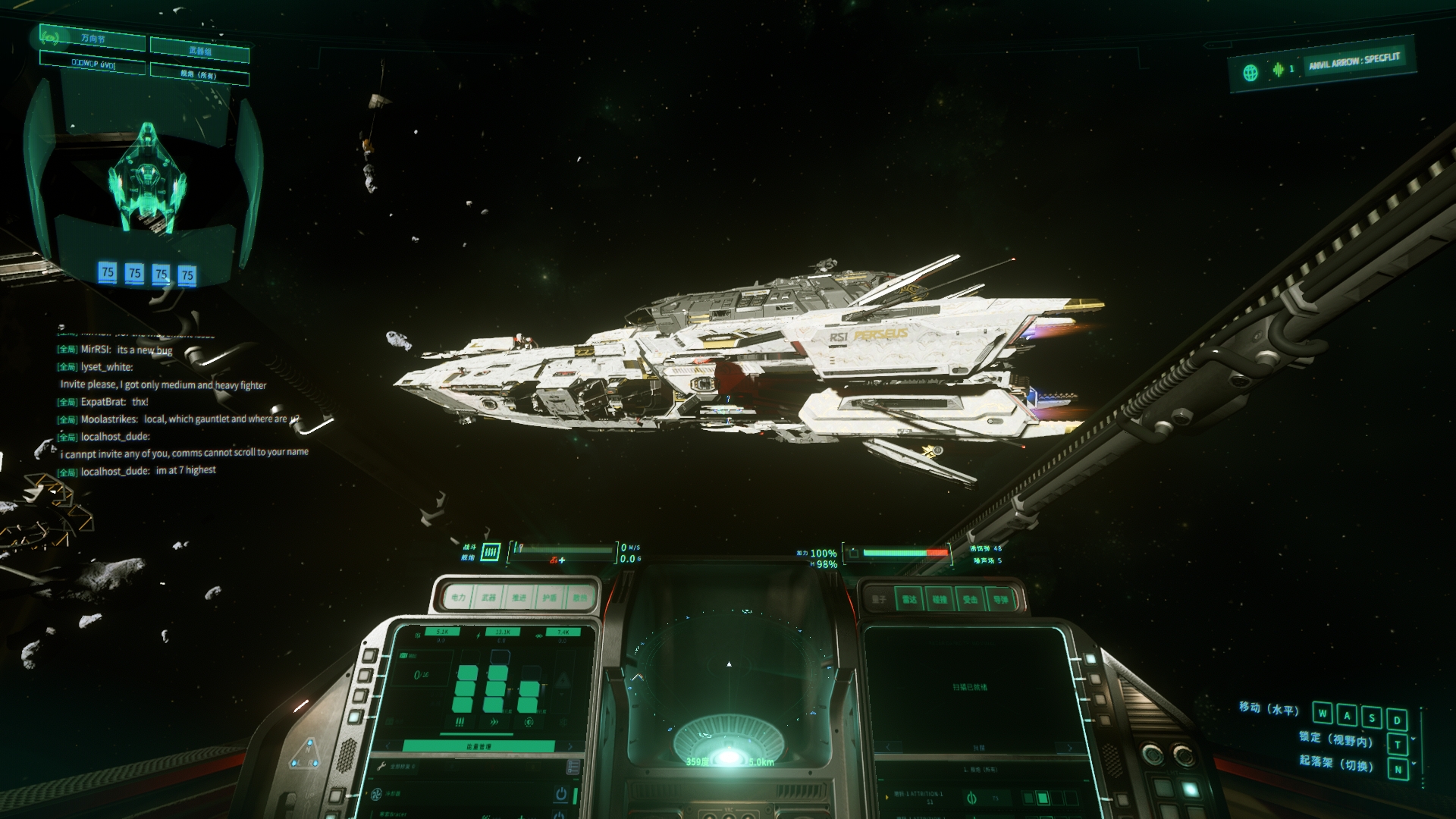Toggle the ATTRITION-1 weapon power button
Viewport: 1456px width, 819px height.
971,798
